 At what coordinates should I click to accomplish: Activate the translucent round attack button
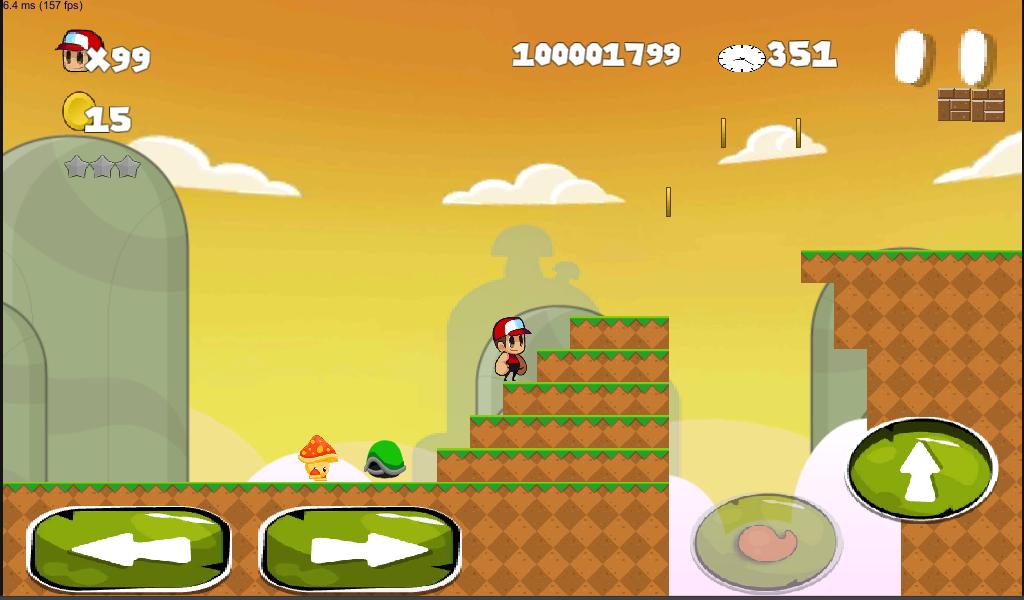point(766,542)
